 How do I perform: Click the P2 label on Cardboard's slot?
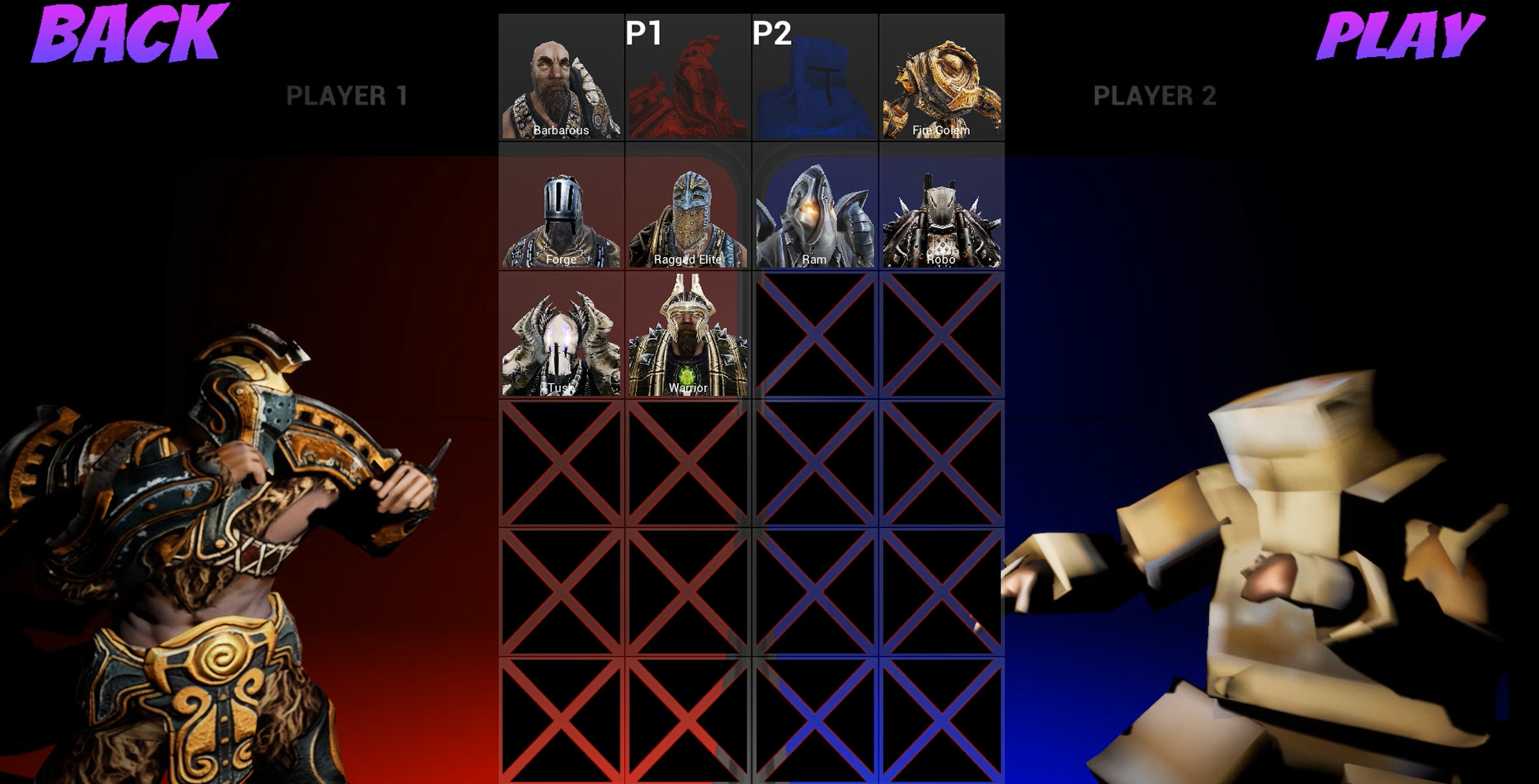[x=770, y=35]
